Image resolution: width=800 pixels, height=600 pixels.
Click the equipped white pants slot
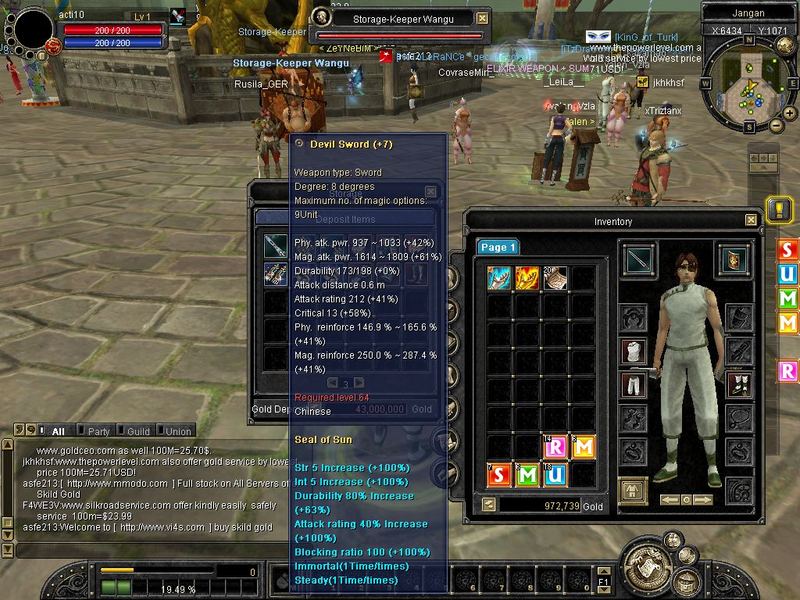(x=632, y=385)
